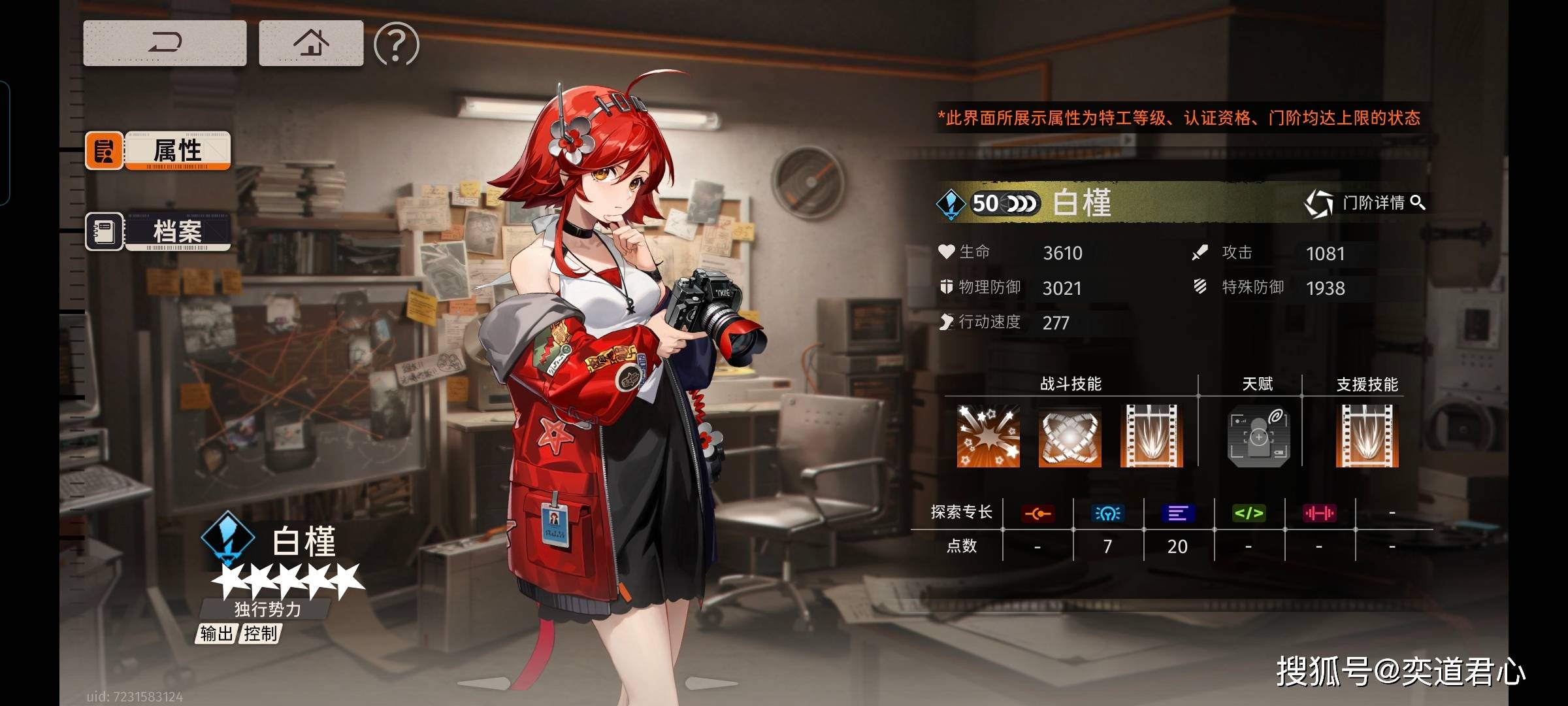Select the crossed-rings combat skill icon
Screen dimensions: 1568x706
(1070, 436)
